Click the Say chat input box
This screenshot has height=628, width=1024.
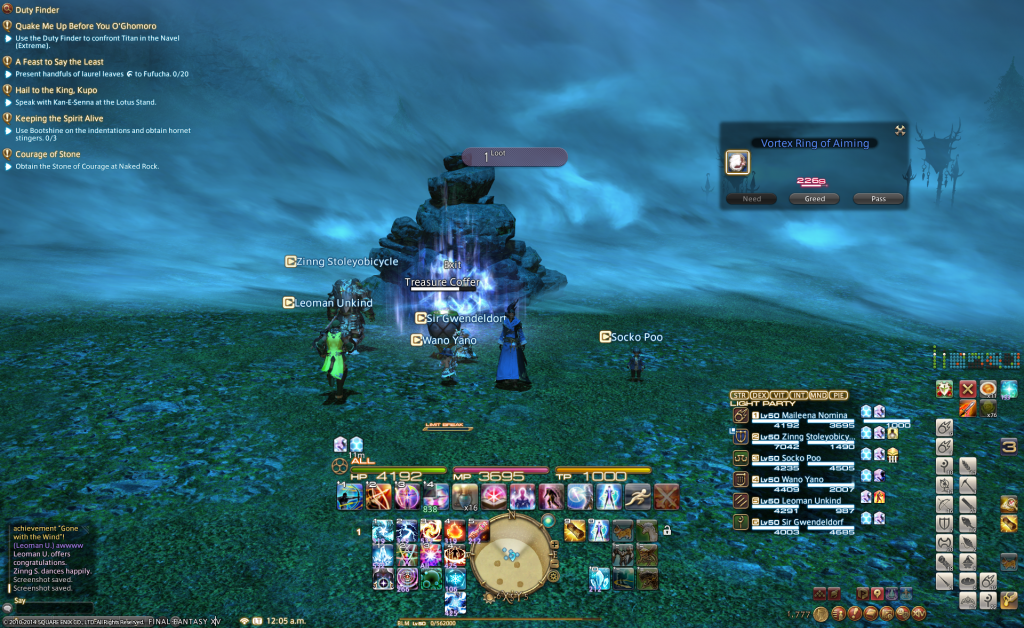point(50,606)
